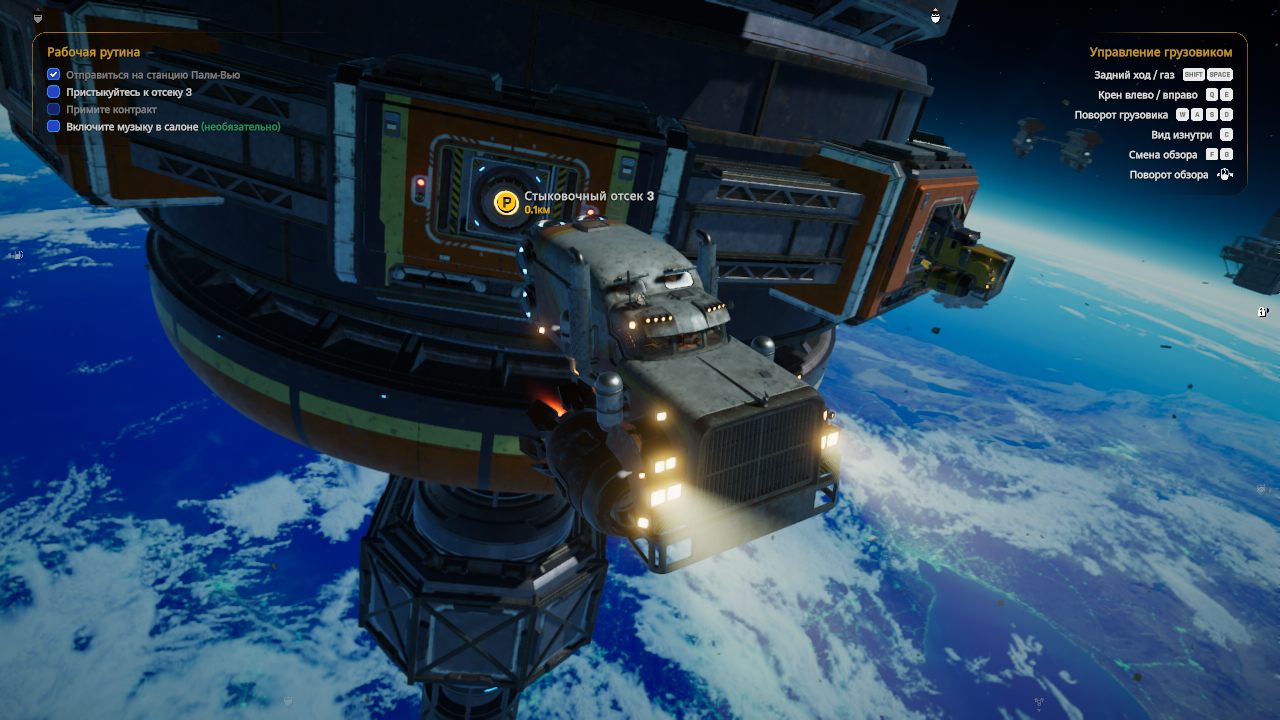Select the 'Пристыкуйтесь к отсеку 3' objective
Viewport: 1280px width, 720px height.
[x=129, y=92]
